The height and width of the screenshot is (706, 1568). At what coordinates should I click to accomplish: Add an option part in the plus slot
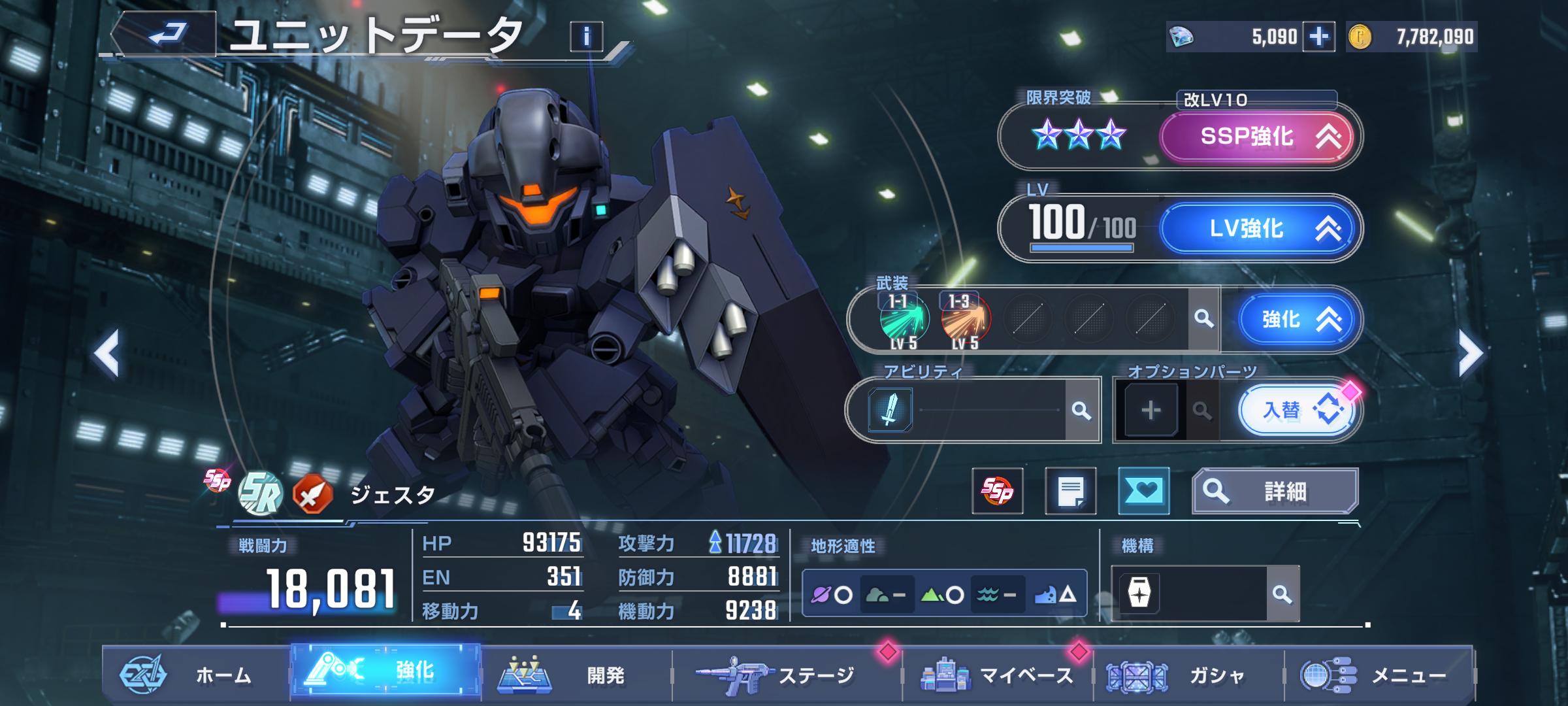[x=1151, y=411]
